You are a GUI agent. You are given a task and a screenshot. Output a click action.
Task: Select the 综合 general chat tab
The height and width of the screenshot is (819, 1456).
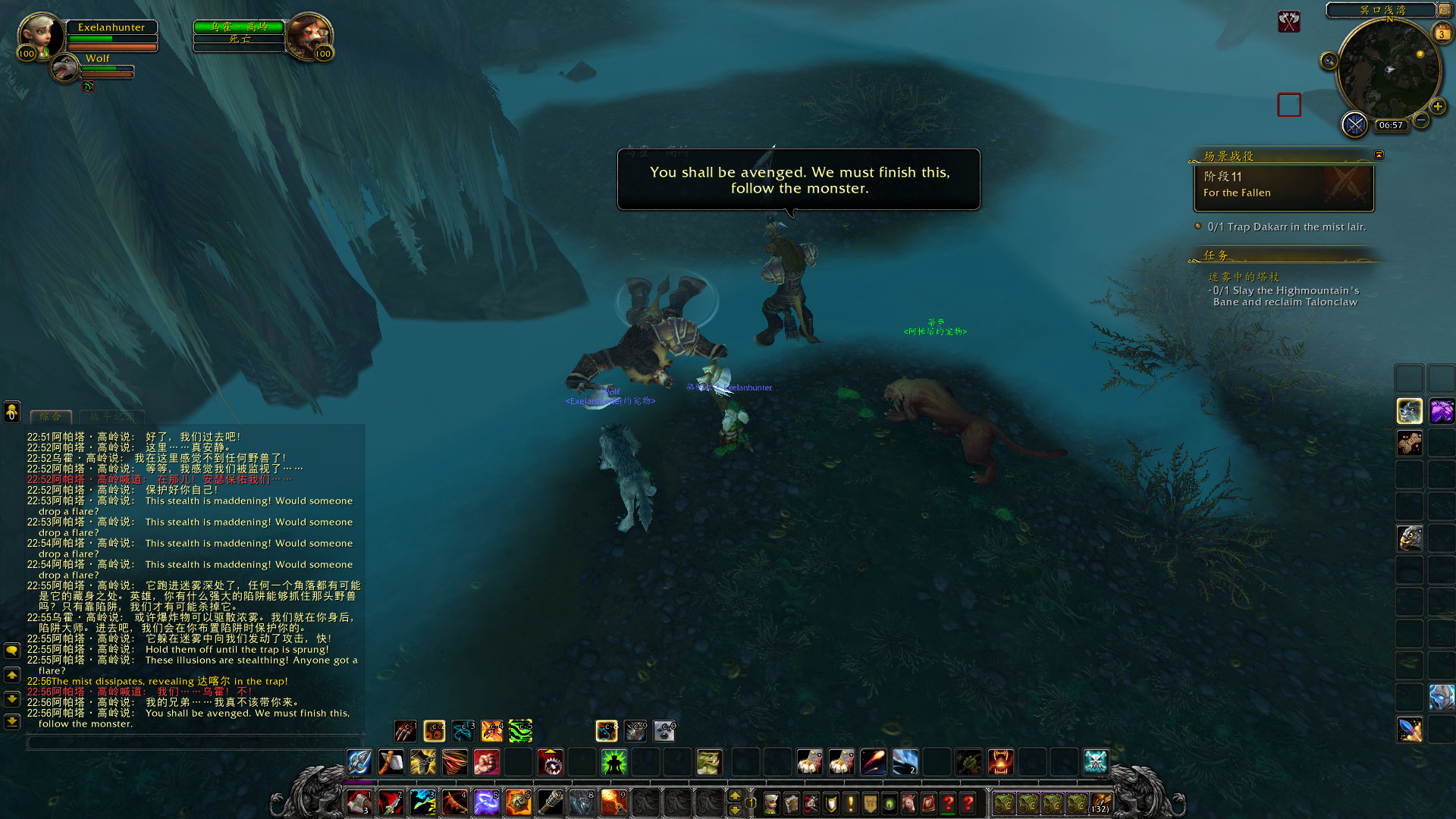tap(50, 416)
